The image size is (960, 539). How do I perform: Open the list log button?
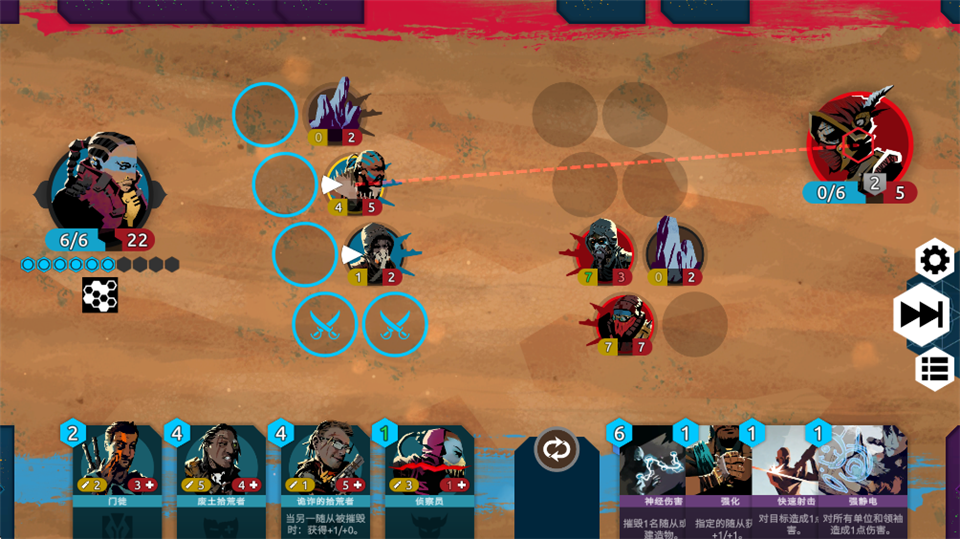coord(935,369)
